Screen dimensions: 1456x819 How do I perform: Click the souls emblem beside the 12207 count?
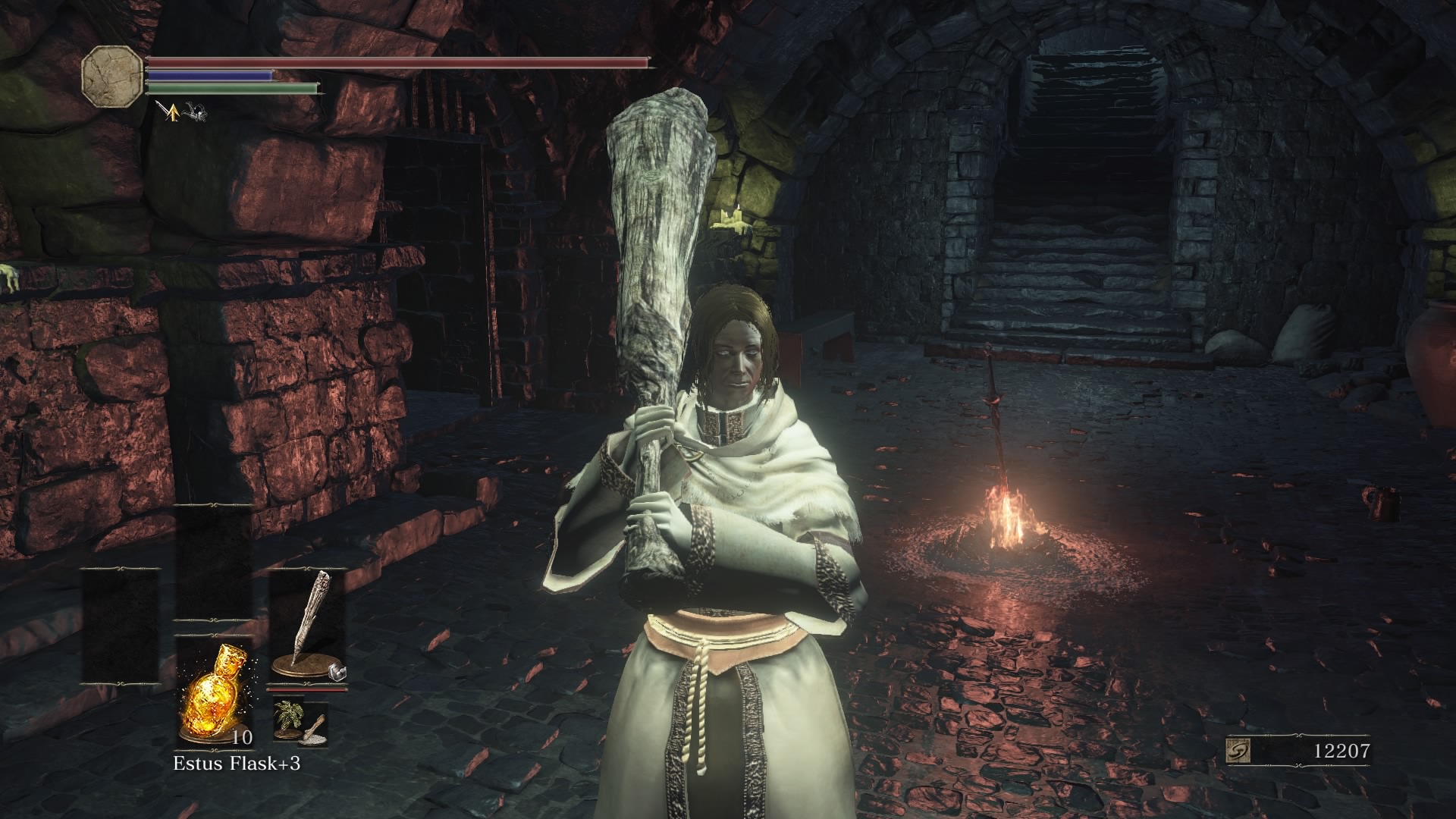tap(1239, 751)
